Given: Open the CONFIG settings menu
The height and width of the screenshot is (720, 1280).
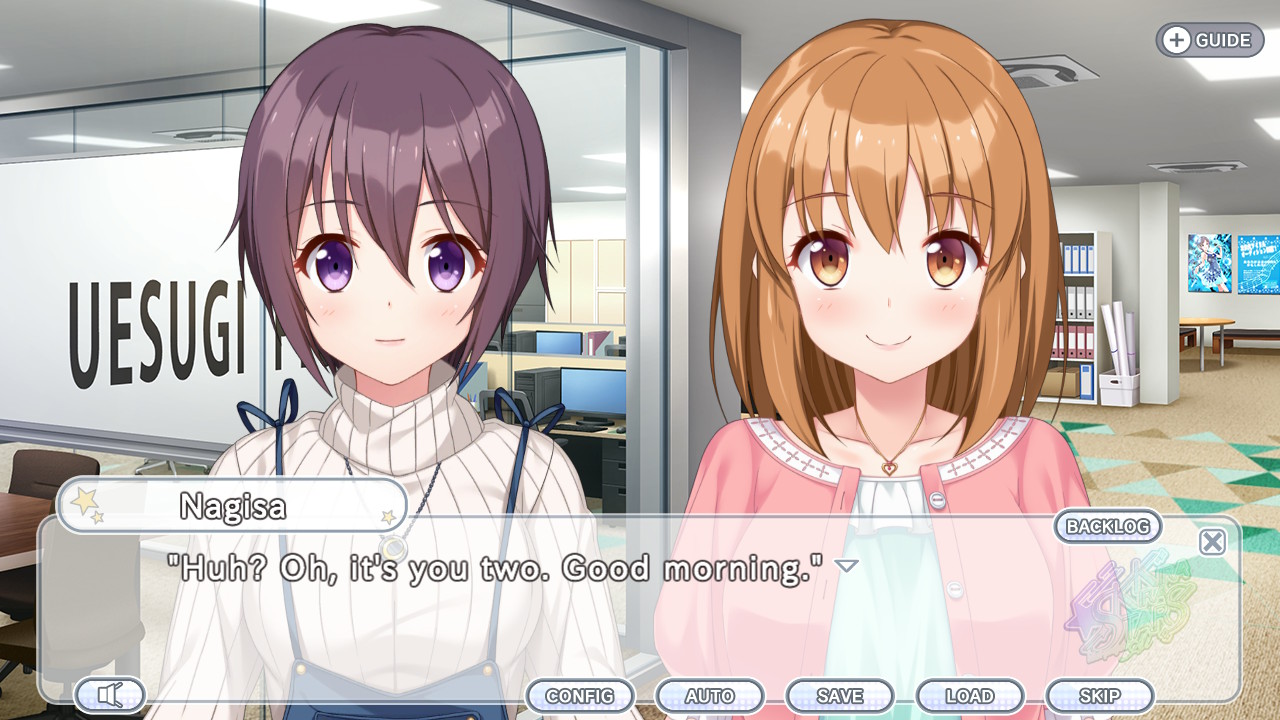Looking at the screenshot, I should (581, 696).
